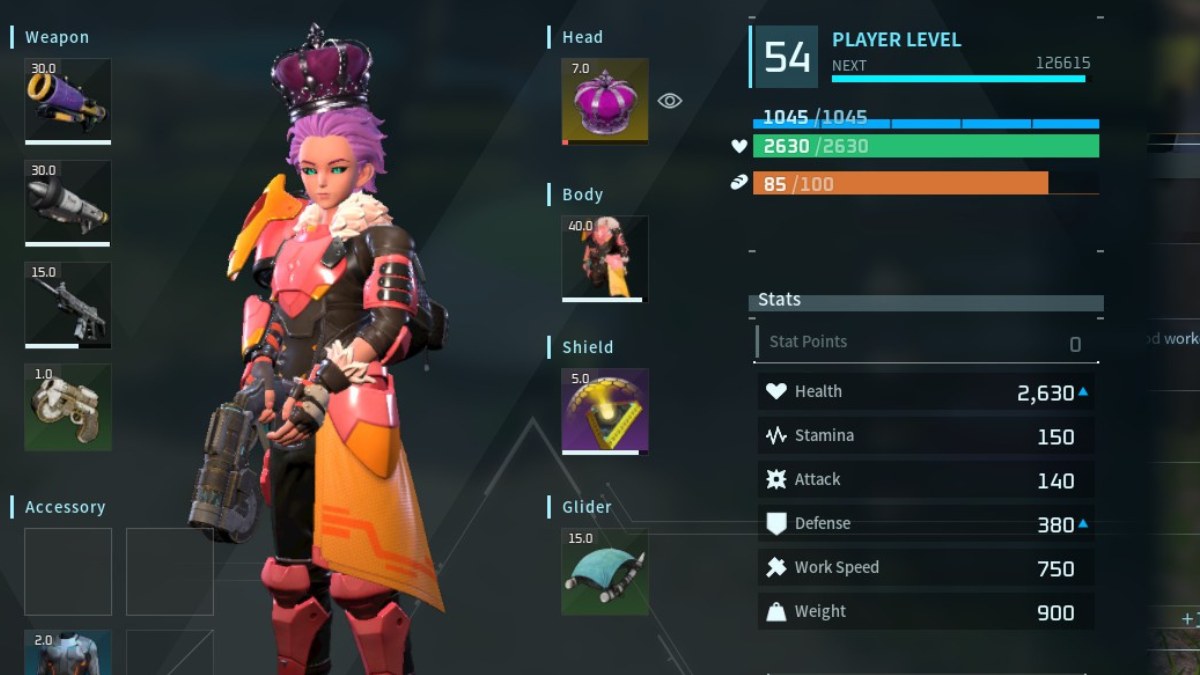
Task: Toggle headgear visibility with the eye icon
Action: click(x=670, y=100)
